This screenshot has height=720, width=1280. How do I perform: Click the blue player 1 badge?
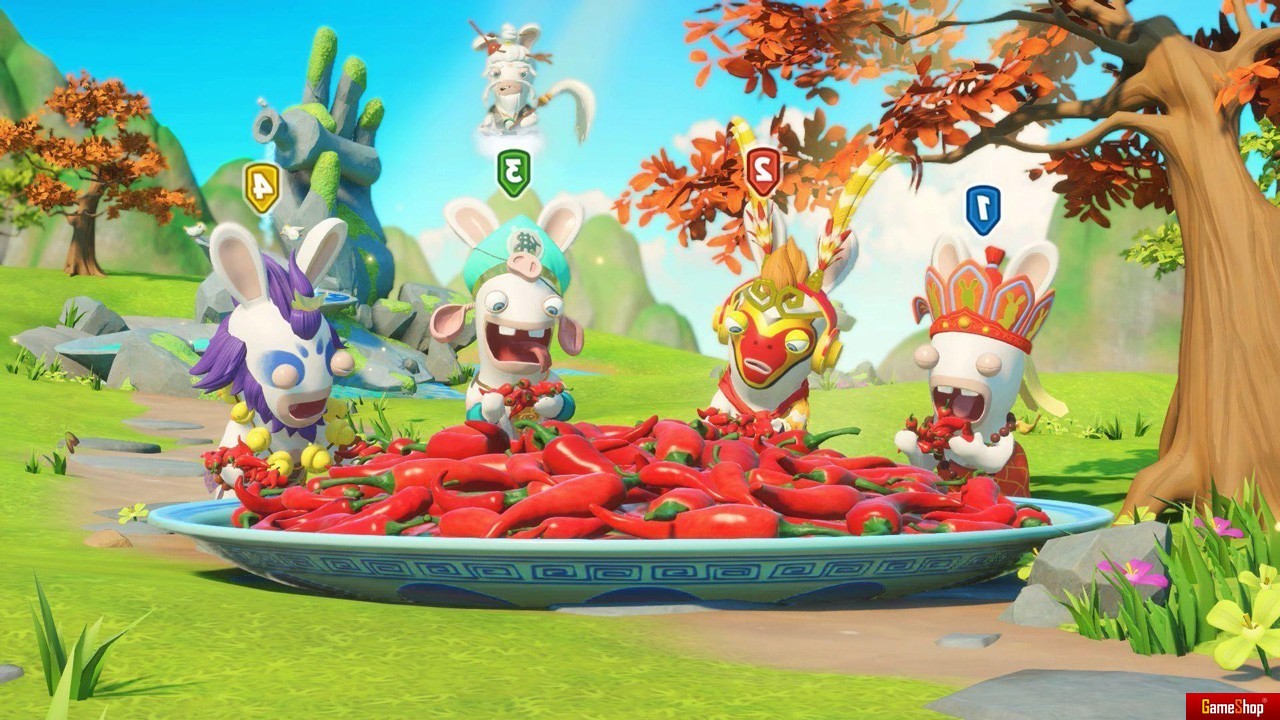coord(983,209)
